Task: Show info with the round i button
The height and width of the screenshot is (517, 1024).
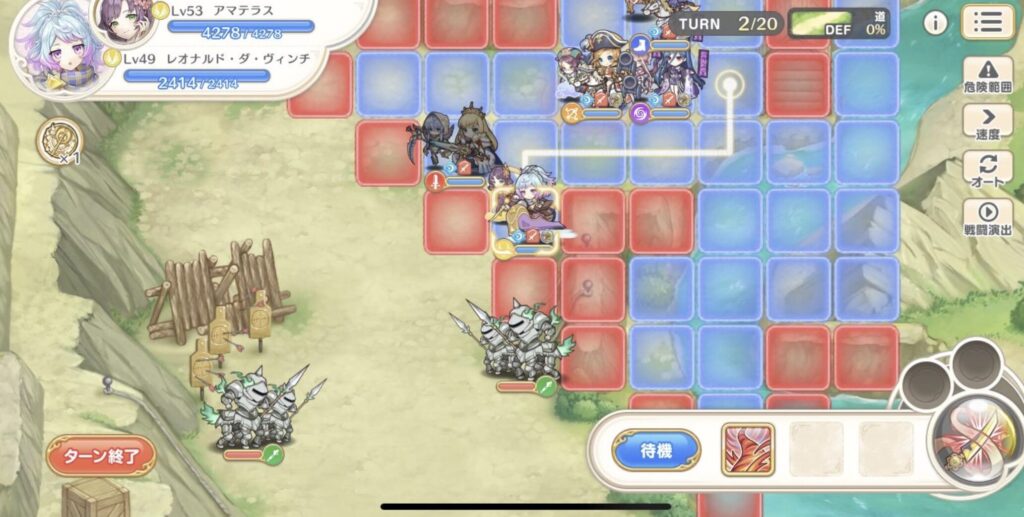Action: [935, 23]
